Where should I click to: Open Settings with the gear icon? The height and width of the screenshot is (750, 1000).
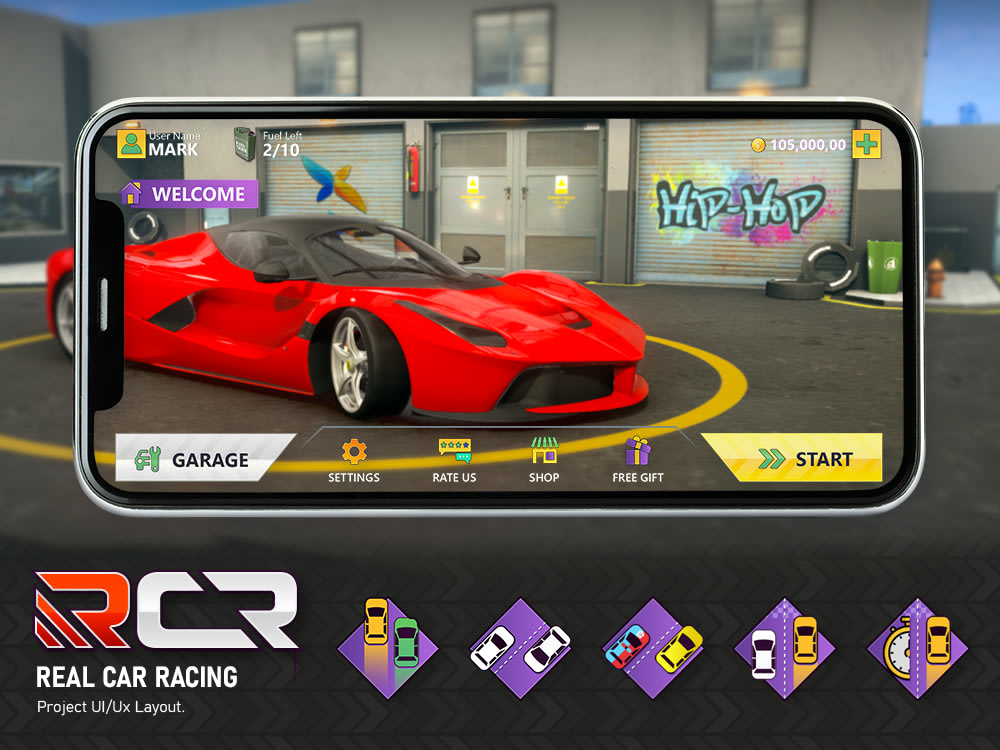coord(354,452)
